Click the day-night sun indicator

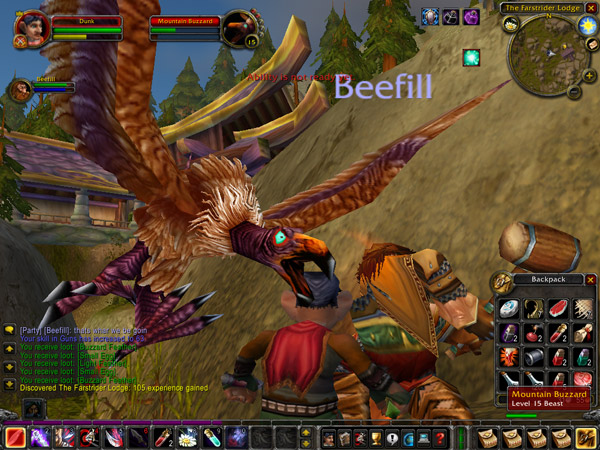pos(586,23)
